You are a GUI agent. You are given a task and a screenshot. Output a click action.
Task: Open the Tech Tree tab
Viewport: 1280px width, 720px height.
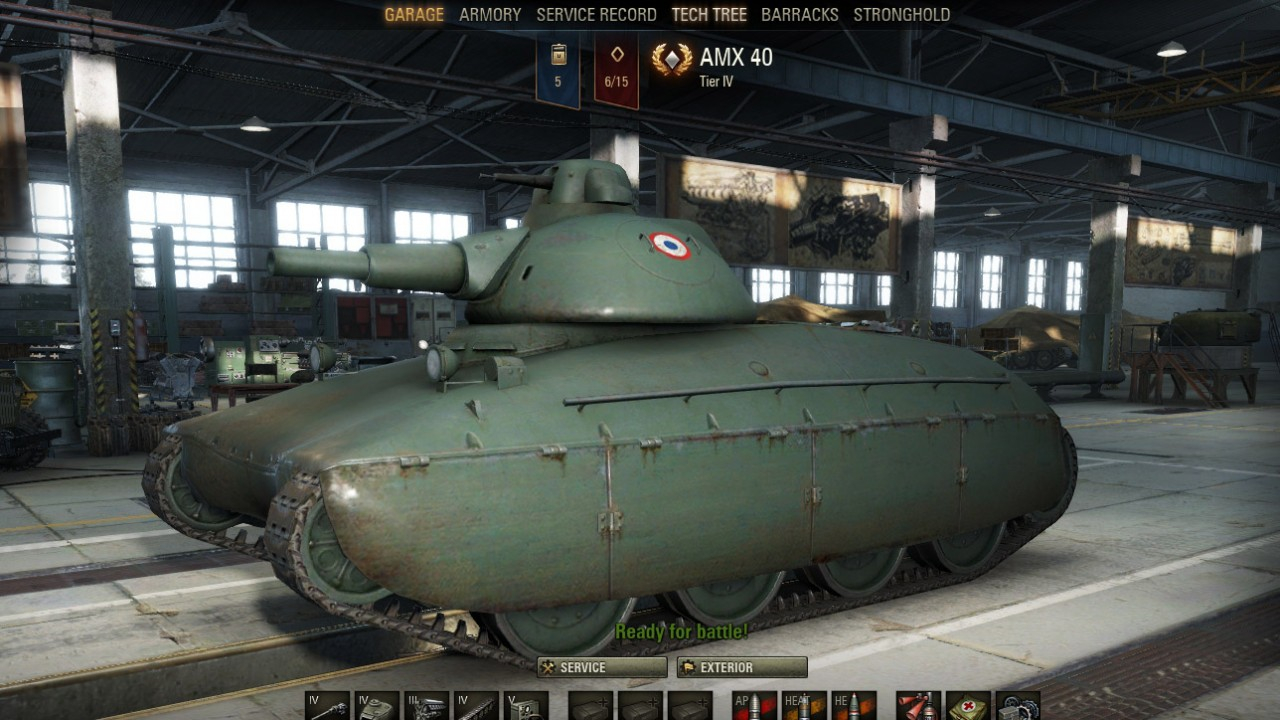click(x=710, y=15)
